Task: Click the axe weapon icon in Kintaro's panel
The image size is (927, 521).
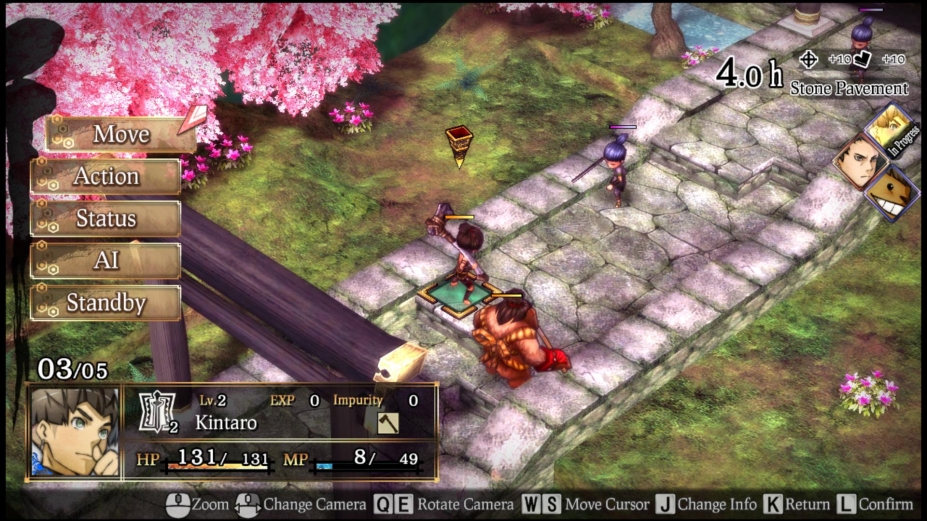Action: tap(387, 423)
